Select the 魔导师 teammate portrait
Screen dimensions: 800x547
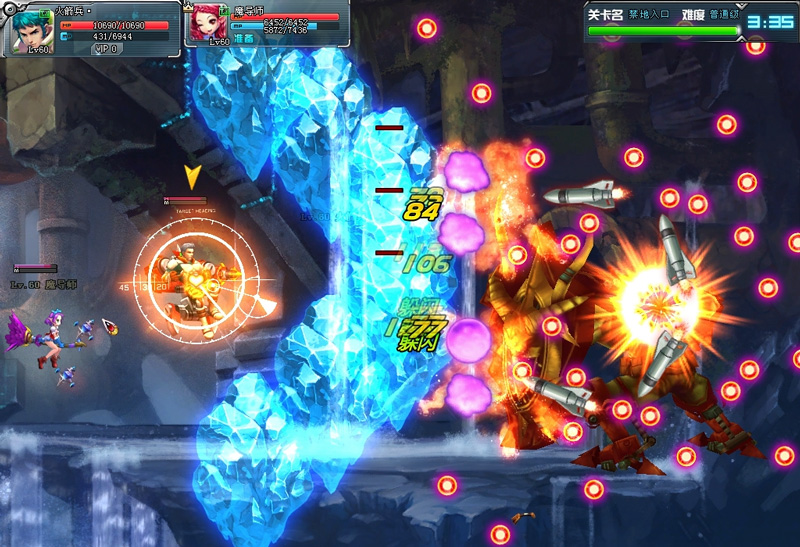tap(209, 23)
